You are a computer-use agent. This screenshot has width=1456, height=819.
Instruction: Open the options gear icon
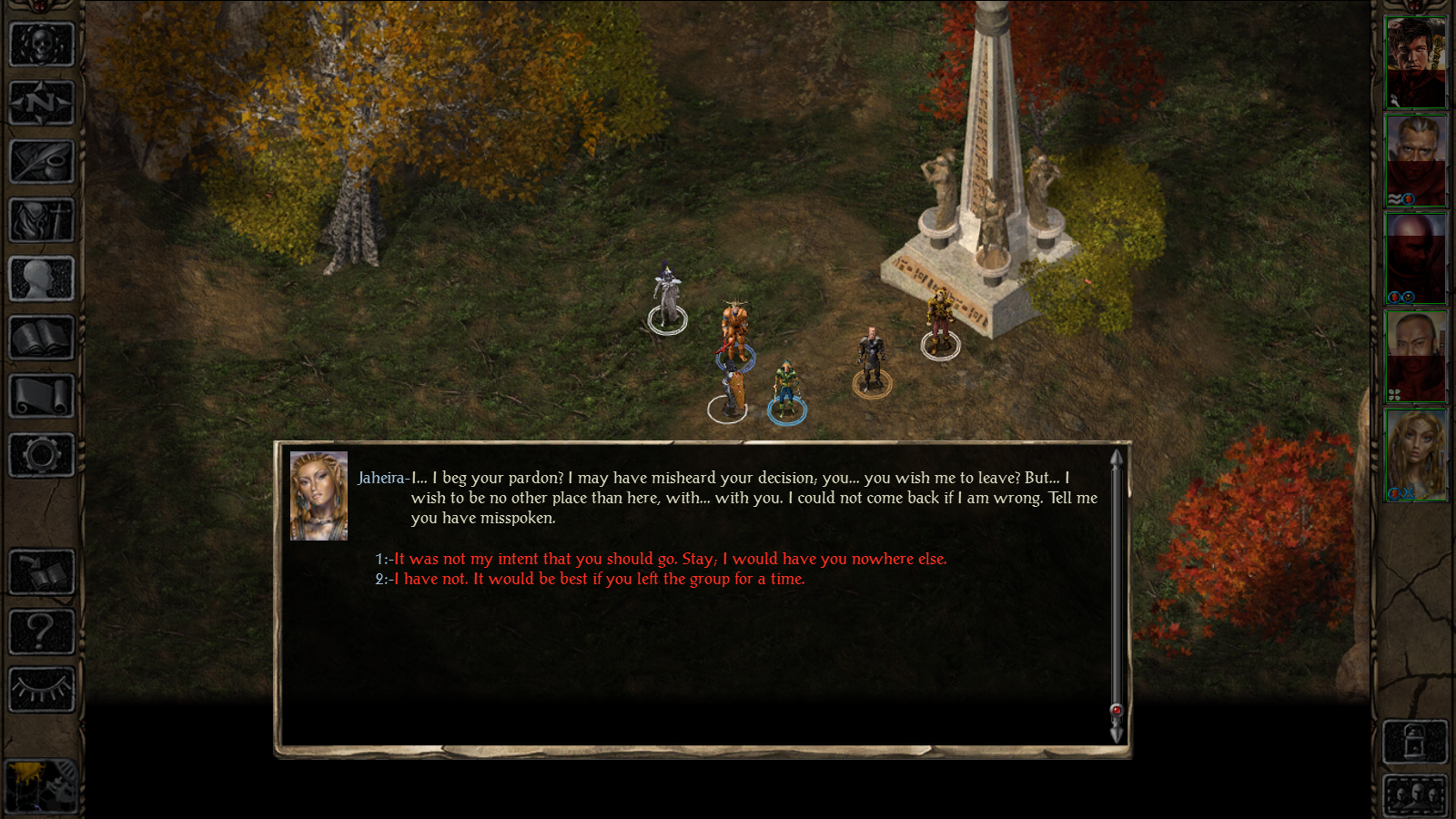tap(41, 455)
